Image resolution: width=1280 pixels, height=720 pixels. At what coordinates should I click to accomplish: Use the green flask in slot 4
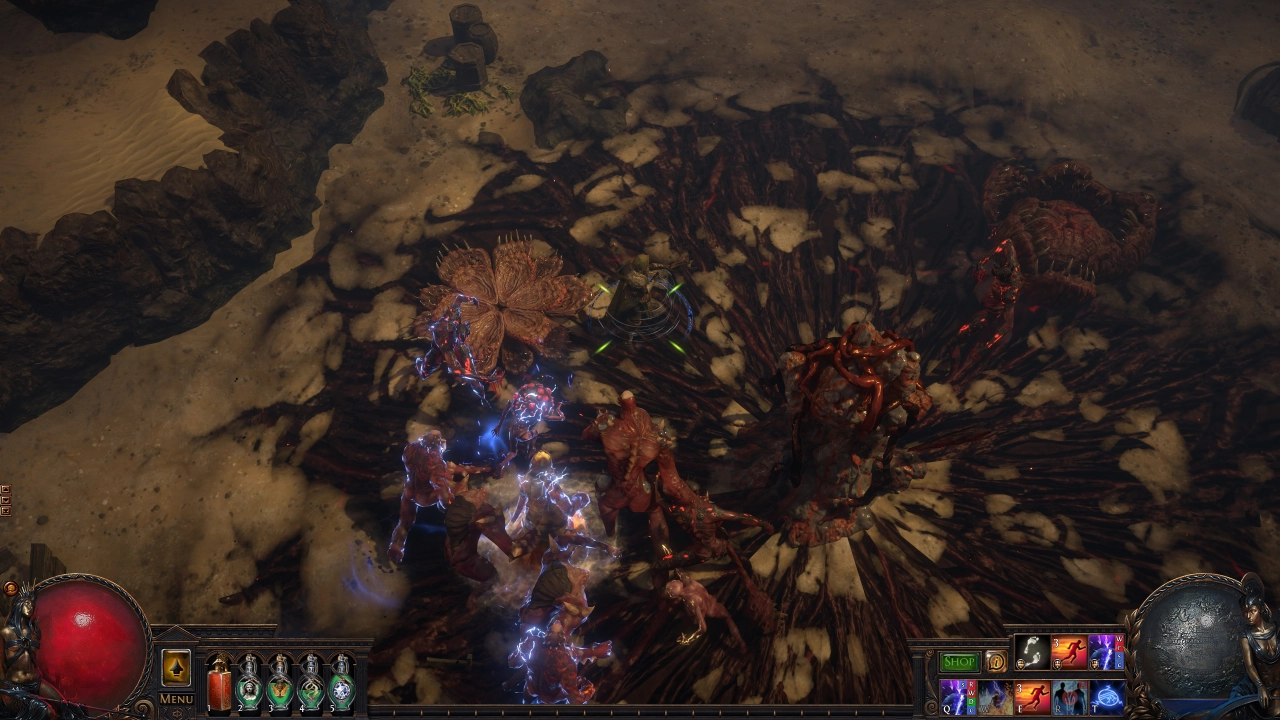click(311, 684)
